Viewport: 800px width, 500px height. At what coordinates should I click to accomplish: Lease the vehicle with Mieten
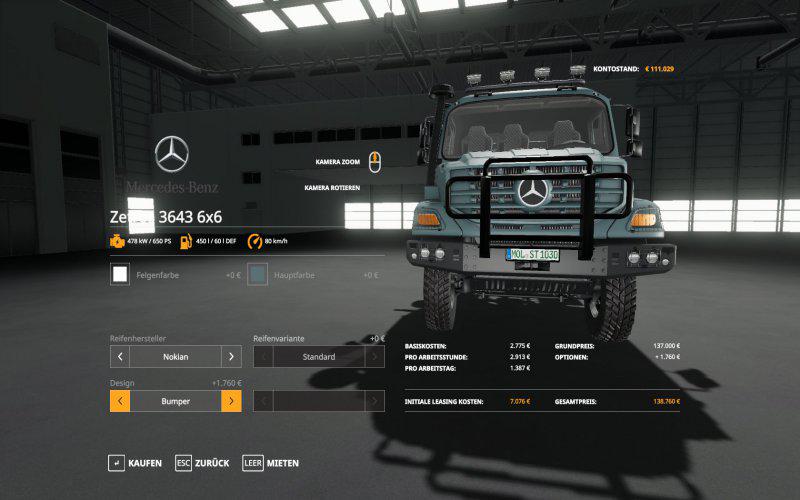point(271,463)
